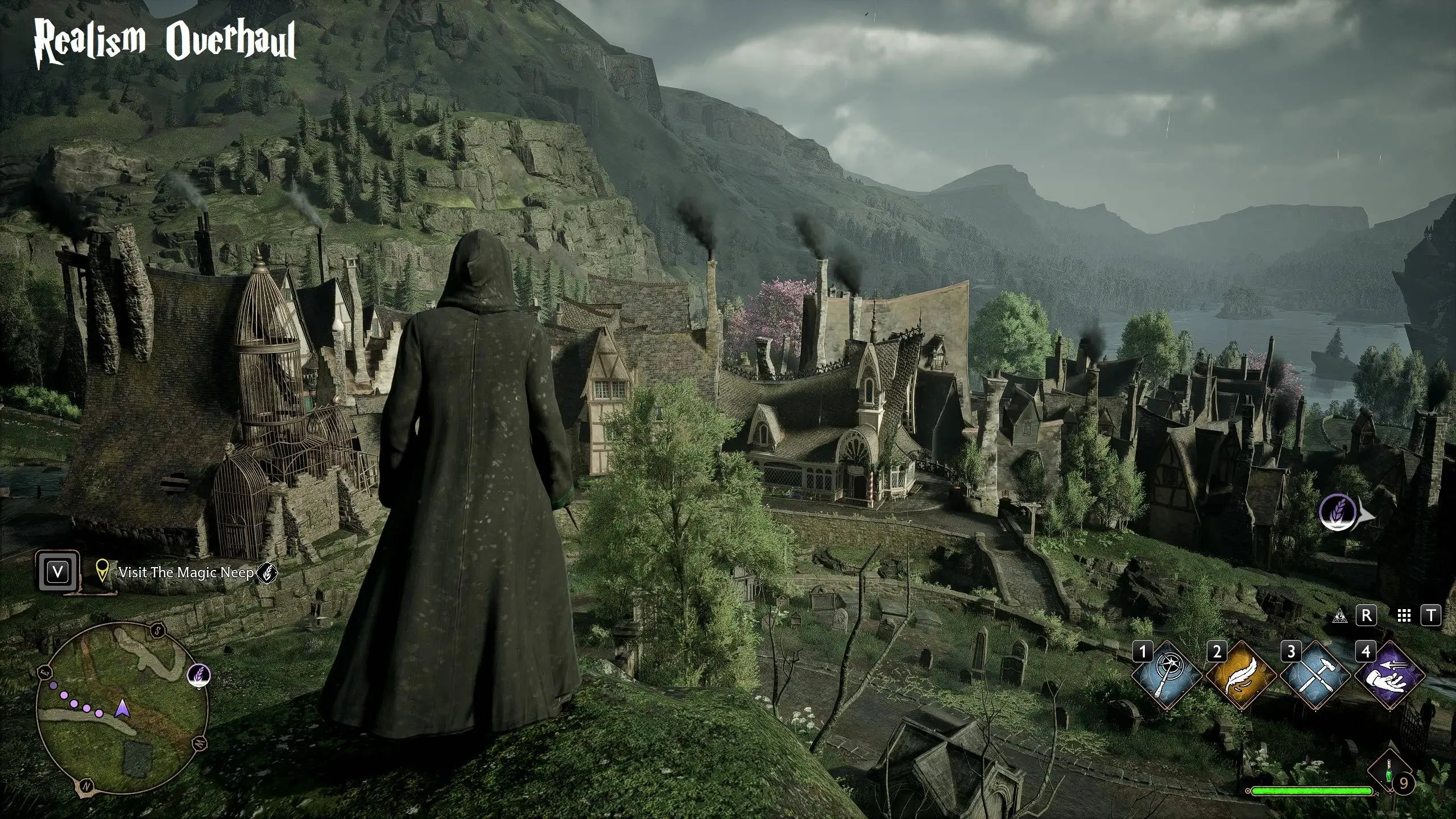Cast the Lumos spell in slot 1
Viewport: 1456px width, 819px height.
[x=1166, y=676]
